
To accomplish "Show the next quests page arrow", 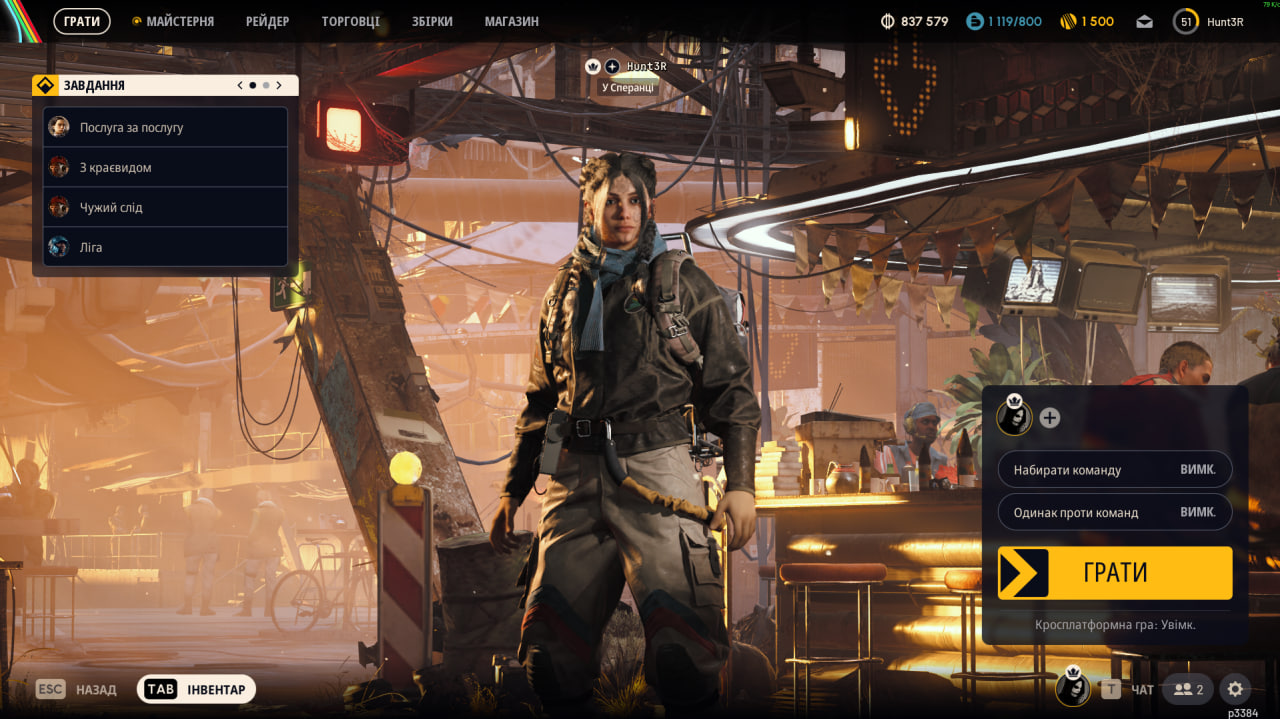I will point(279,86).
